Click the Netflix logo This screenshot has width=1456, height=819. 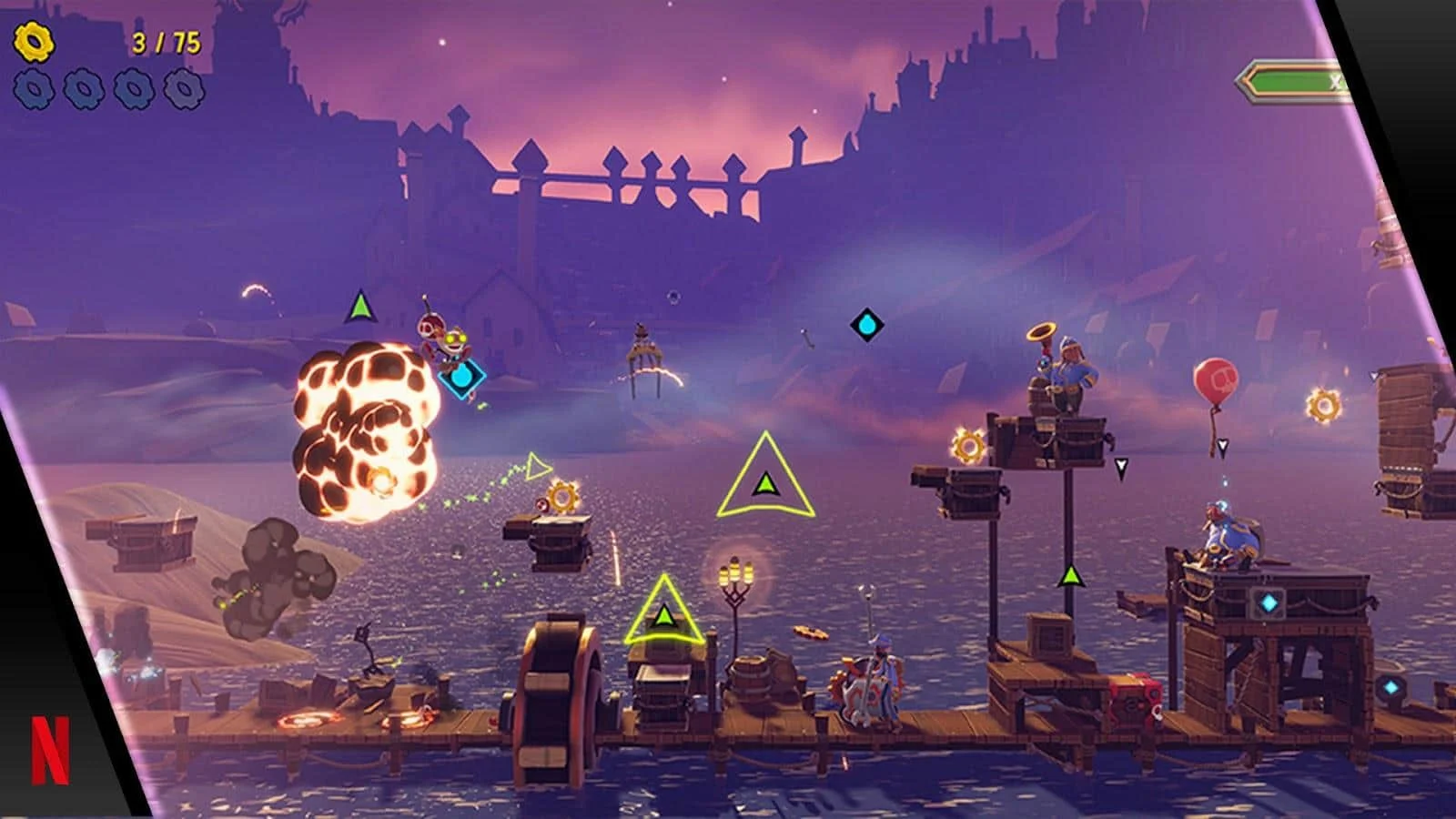tap(50, 749)
